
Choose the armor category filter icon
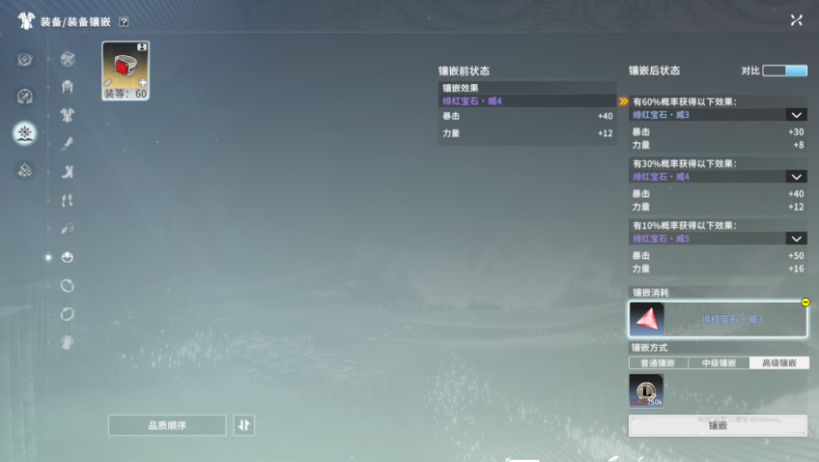[x=68, y=116]
